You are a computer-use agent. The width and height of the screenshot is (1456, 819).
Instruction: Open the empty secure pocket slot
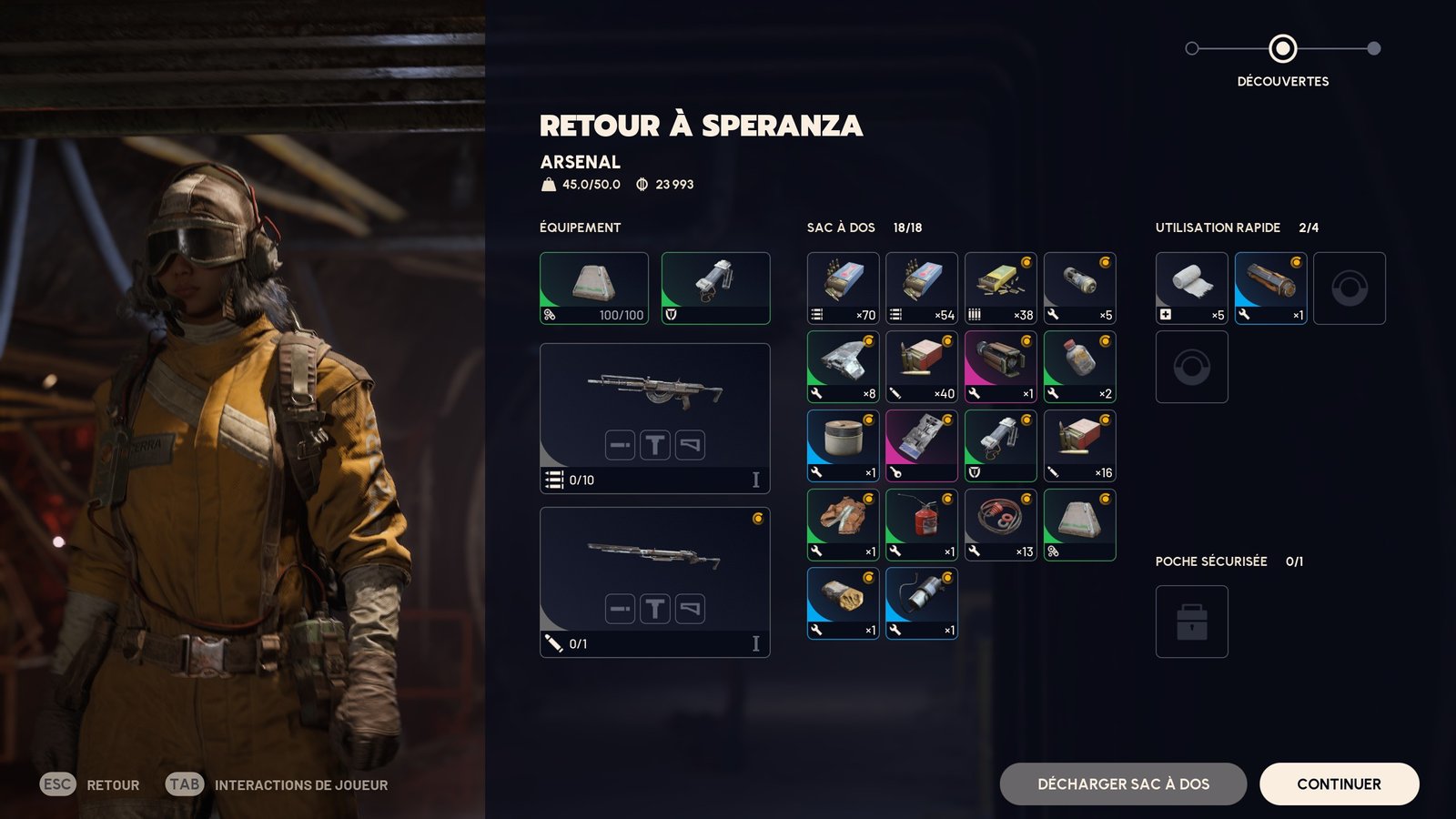tap(1191, 621)
